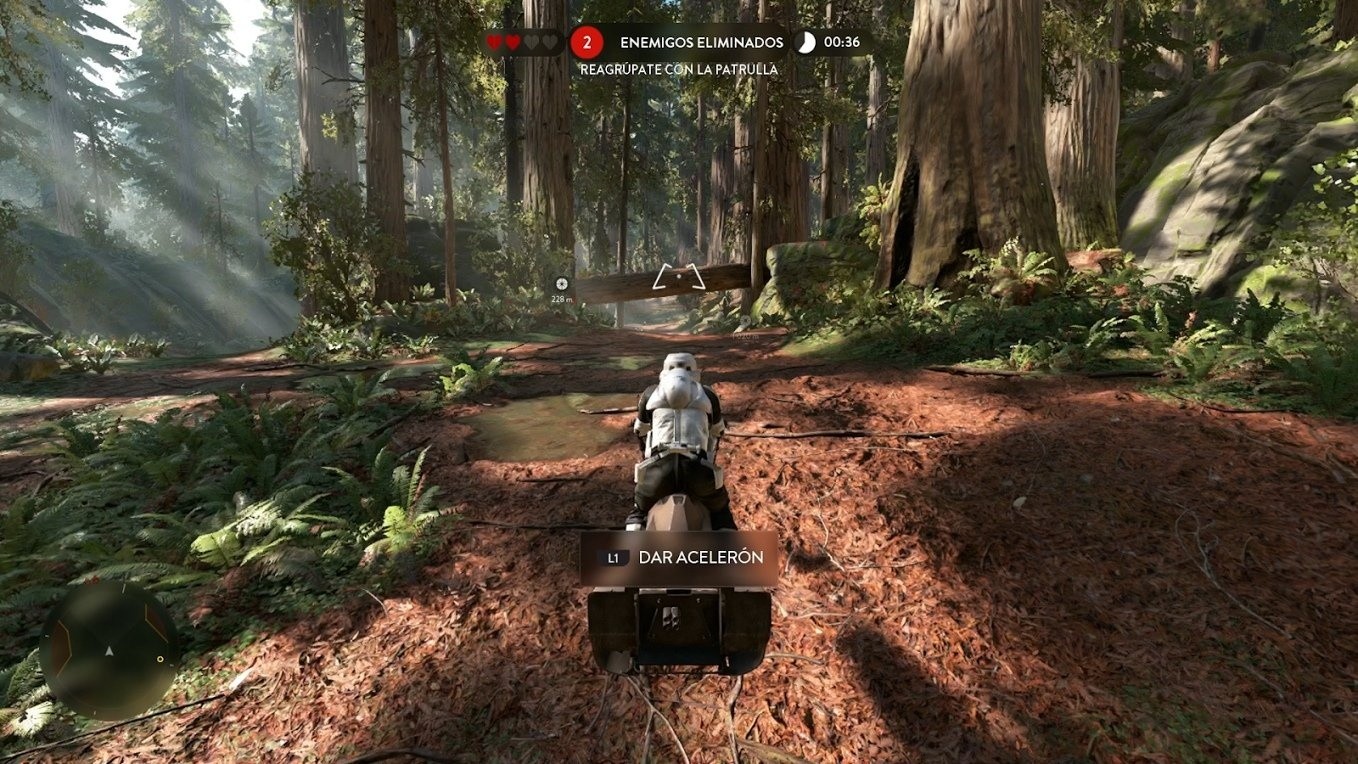The width and height of the screenshot is (1358, 764).
Task: Click the REAGRÚPATE CON LA PATRULLA objective text
Action: (679, 68)
